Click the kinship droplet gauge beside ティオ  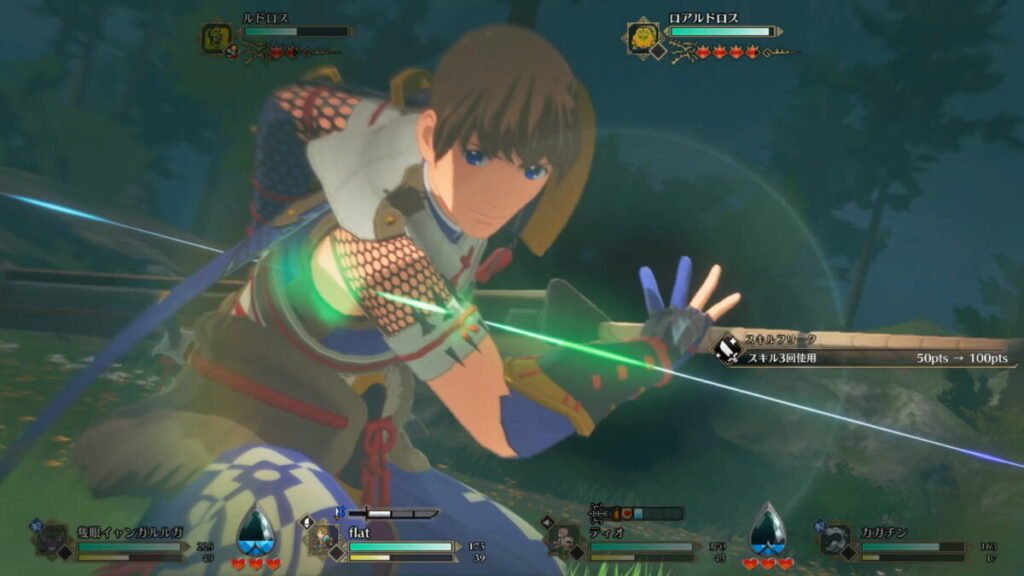[x=768, y=531]
